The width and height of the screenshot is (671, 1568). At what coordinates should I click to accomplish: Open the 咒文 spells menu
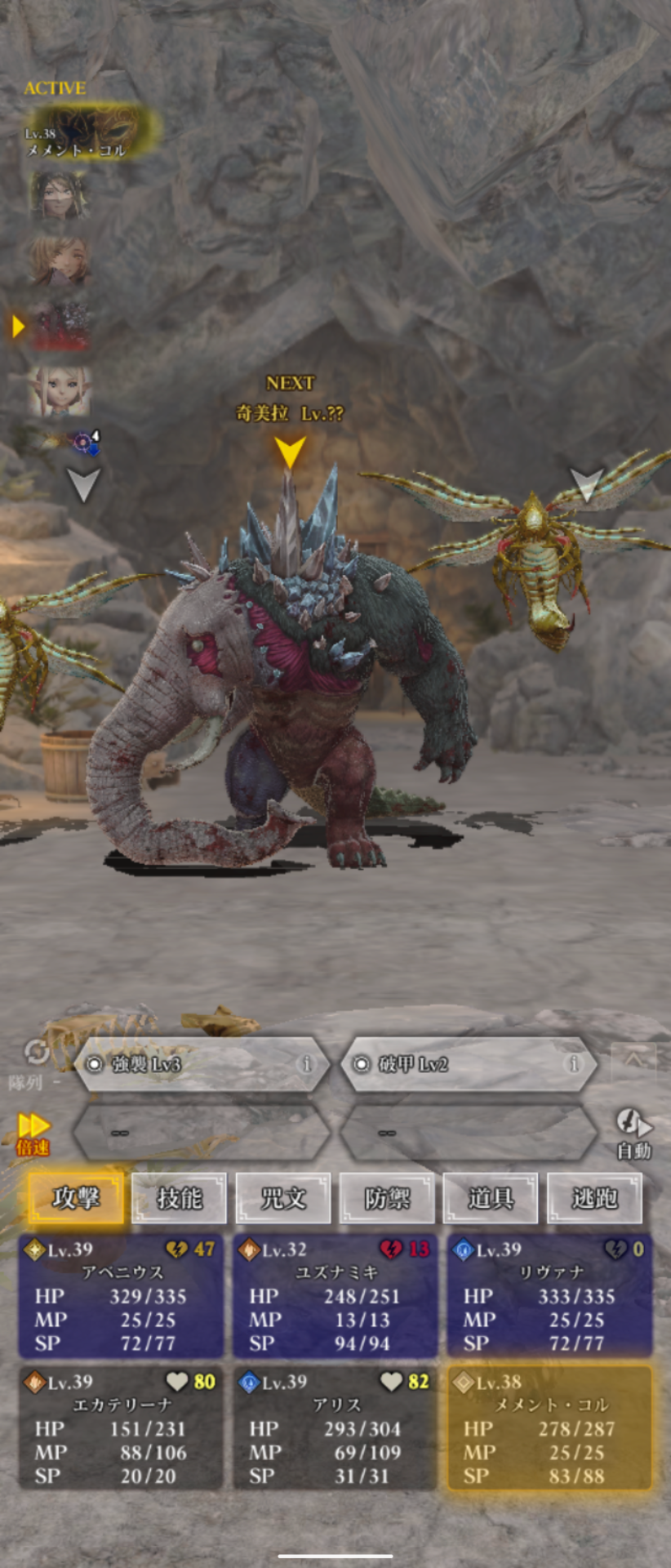(x=283, y=1198)
